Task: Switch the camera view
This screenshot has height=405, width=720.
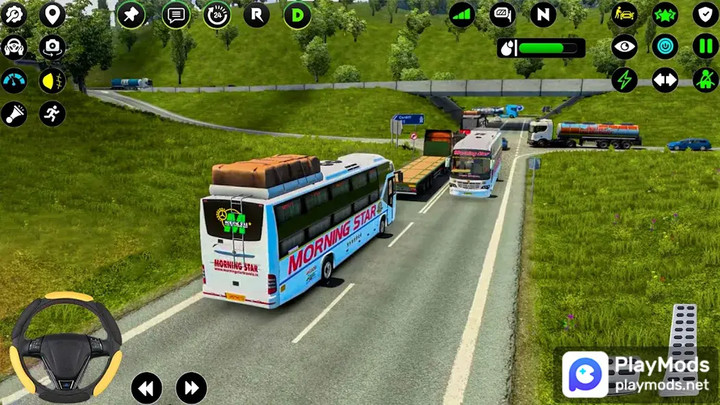Action: pos(52,47)
